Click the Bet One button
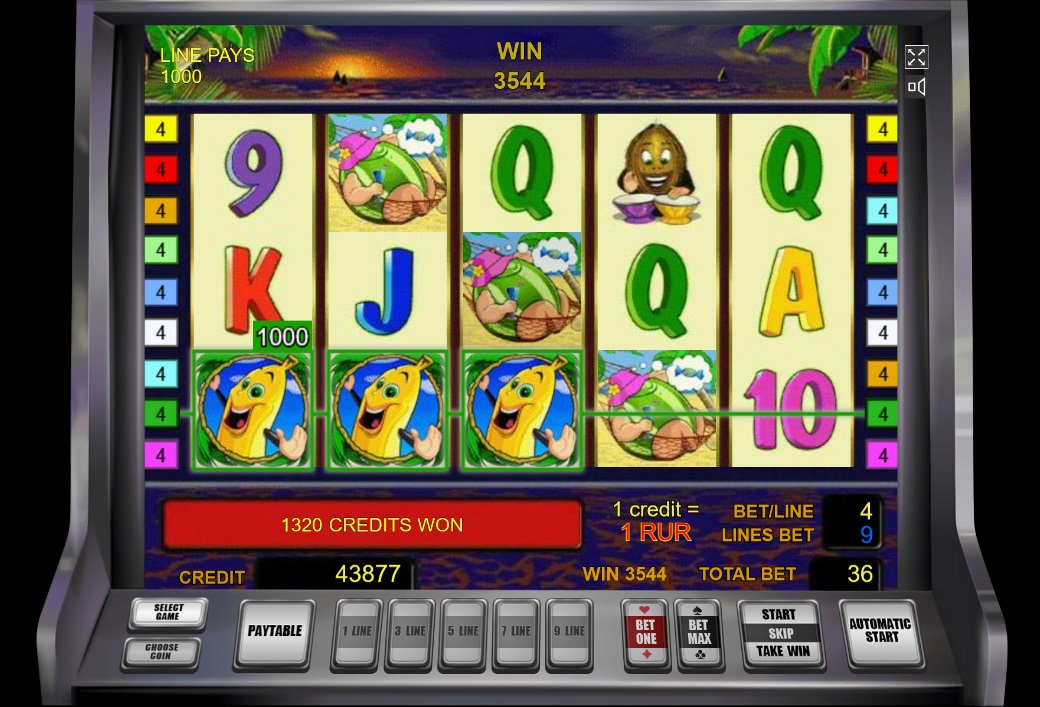The height and width of the screenshot is (707, 1040). pyautogui.click(x=646, y=632)
